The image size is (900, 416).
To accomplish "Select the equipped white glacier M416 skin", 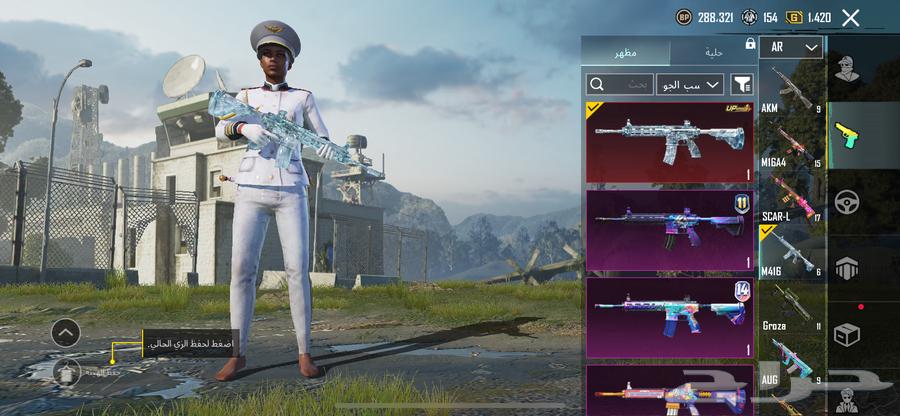I will point(670,141).
